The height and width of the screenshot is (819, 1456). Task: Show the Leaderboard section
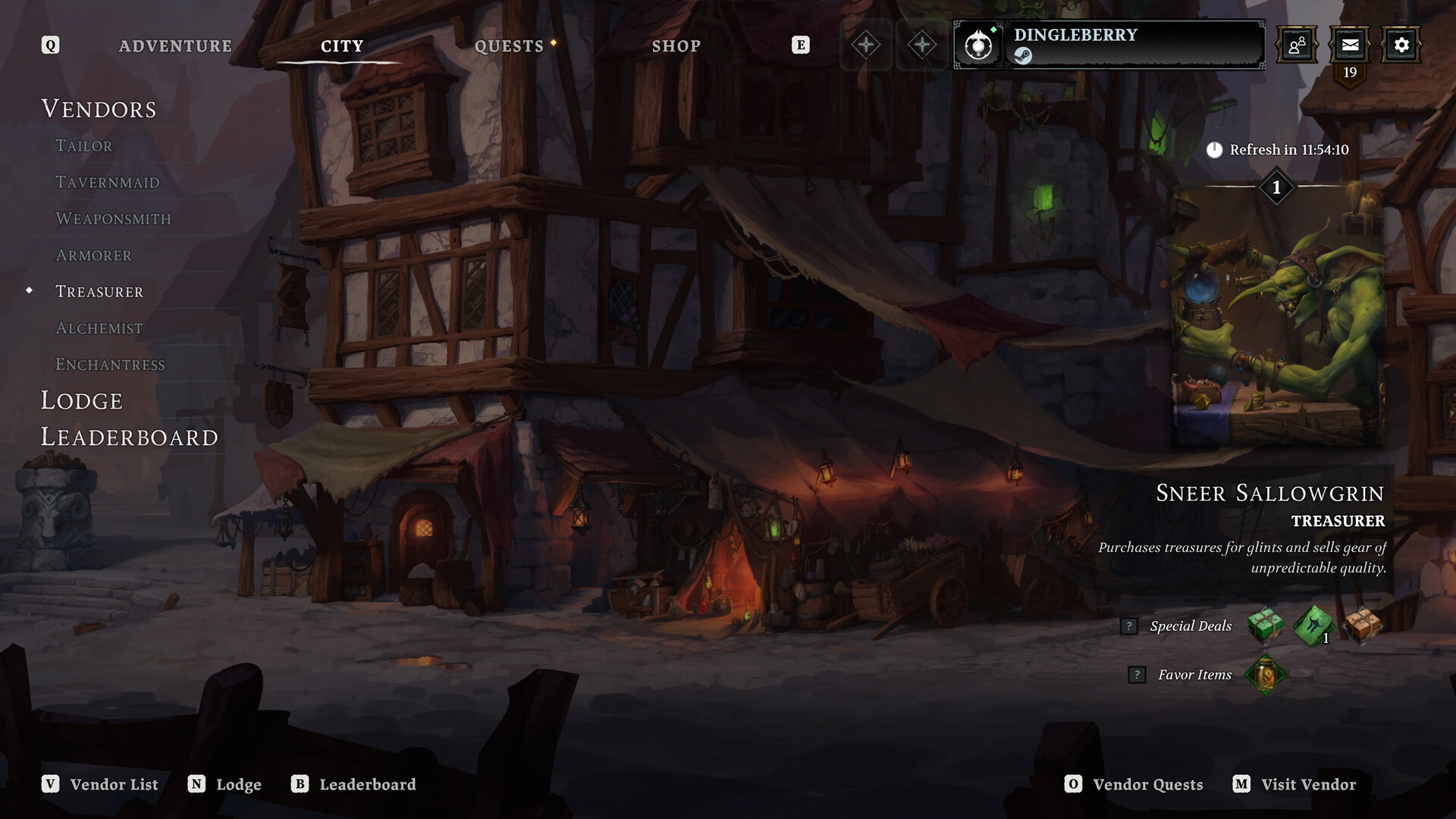pyautogui.click(x=130, y=437)
